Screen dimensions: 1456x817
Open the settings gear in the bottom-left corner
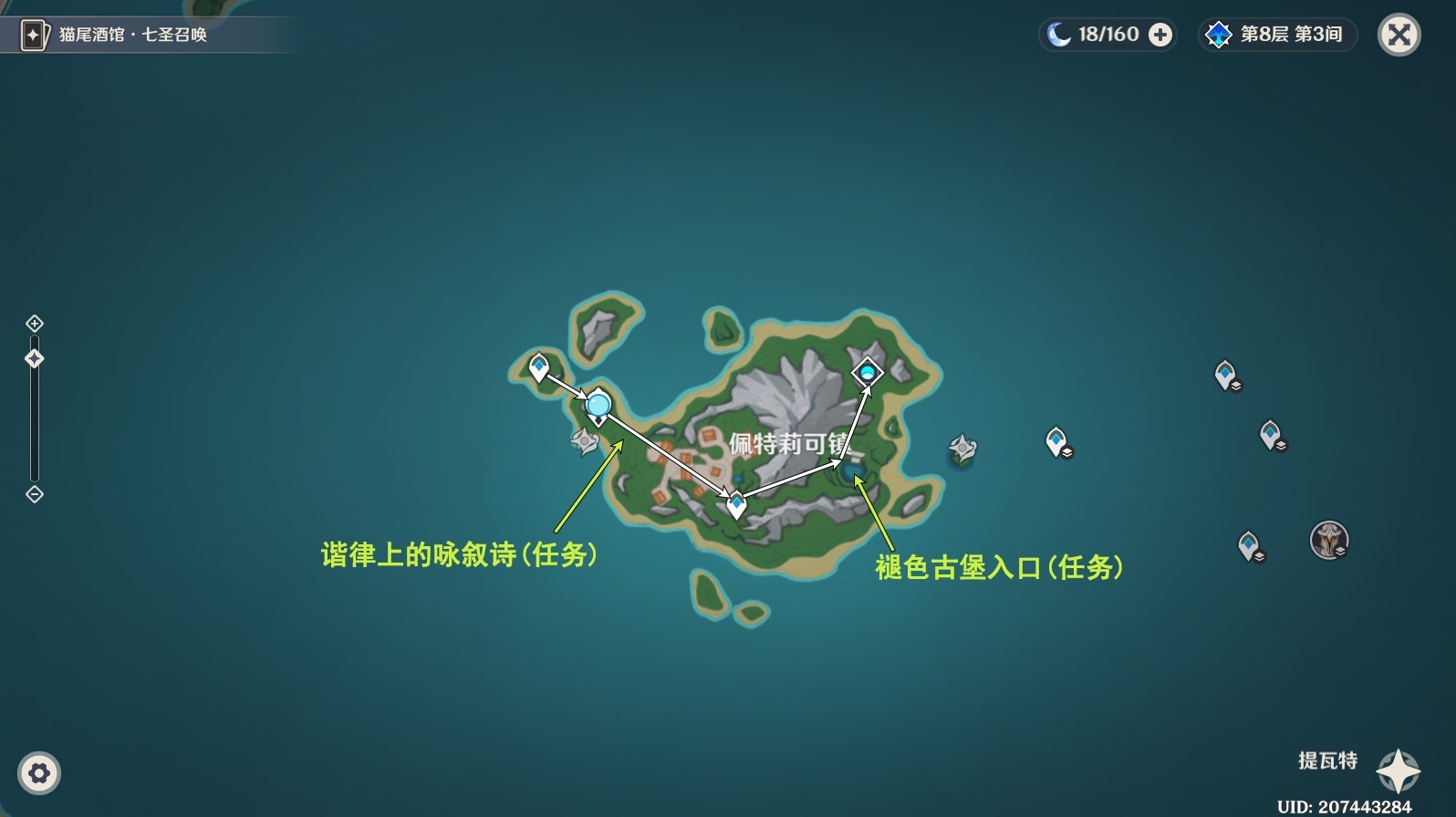point(37,774)
